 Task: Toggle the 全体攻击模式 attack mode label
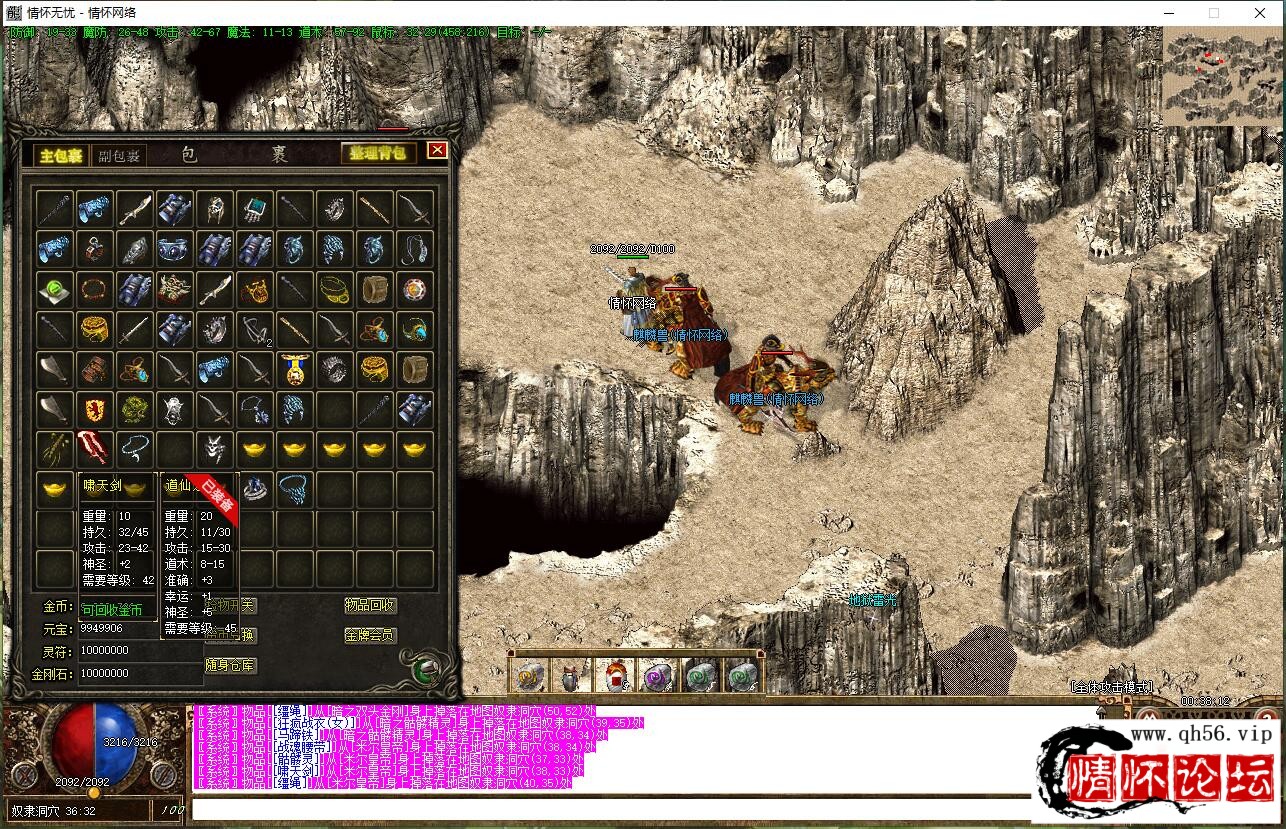click(x=1111, y=688)
